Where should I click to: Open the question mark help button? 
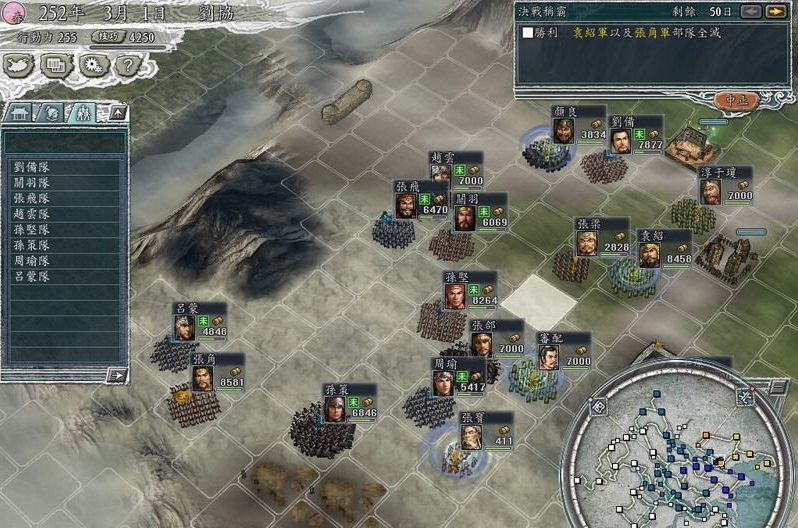tap(126, 65)
